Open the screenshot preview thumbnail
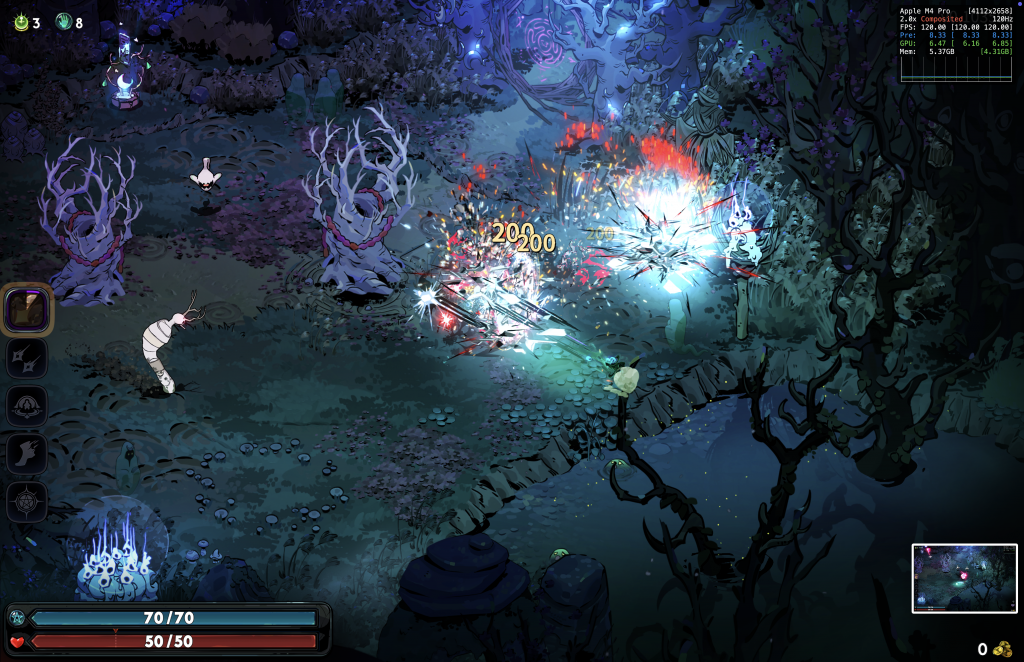1024x662 pixels. coord(964,578)
